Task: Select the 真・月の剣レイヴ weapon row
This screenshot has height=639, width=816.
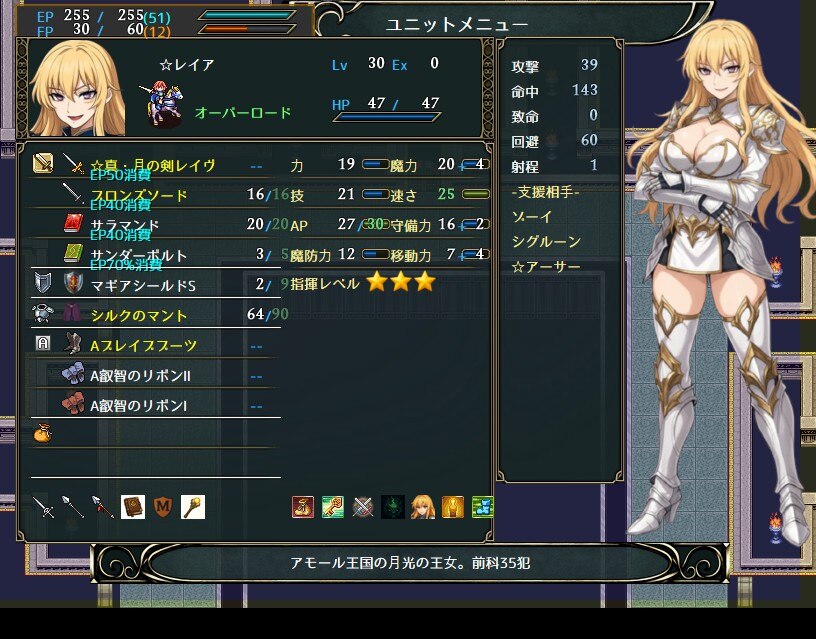Action: tap(152, 165)
